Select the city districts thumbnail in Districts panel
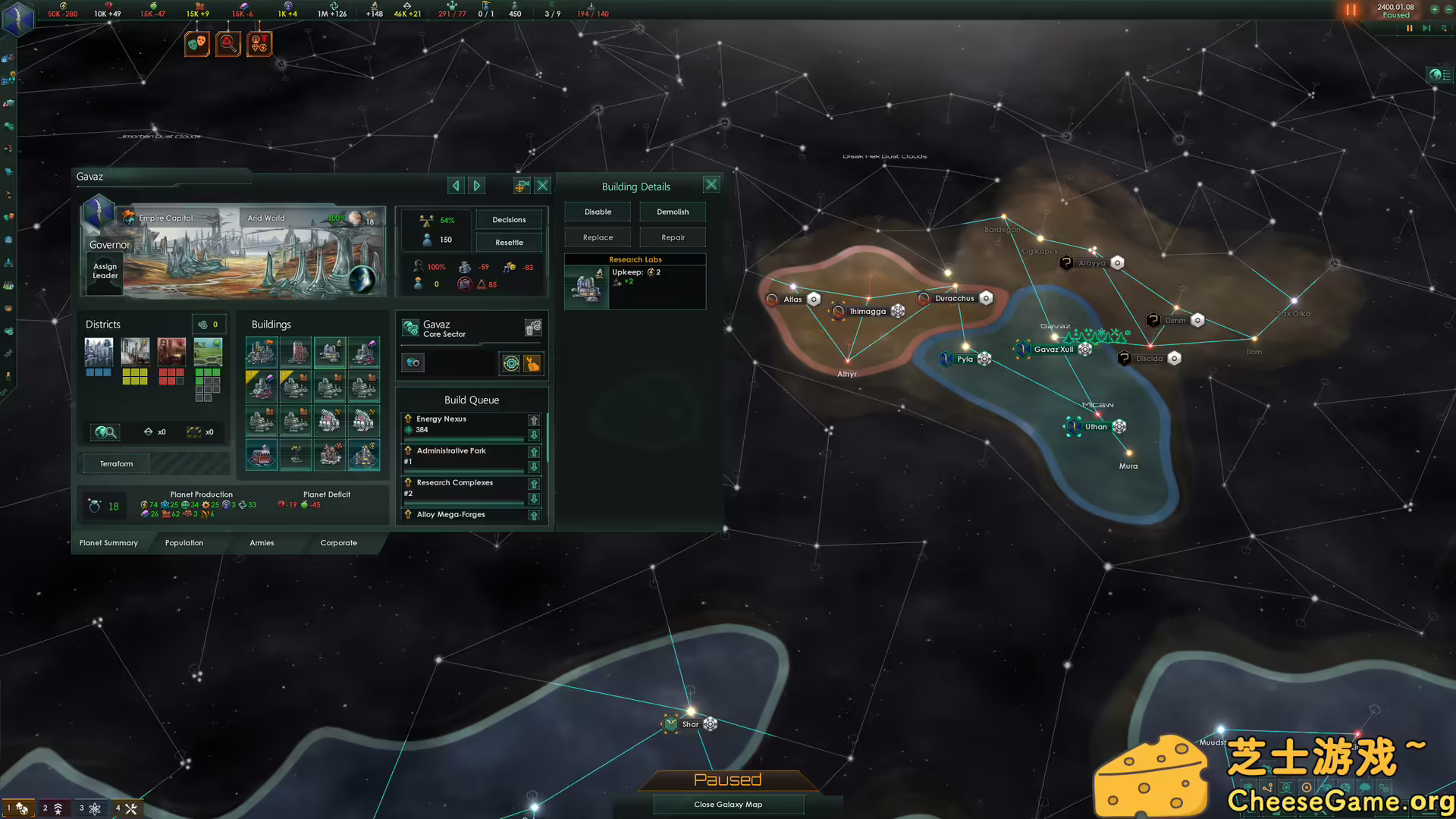The image size is (1456, 819). (99, 352)
